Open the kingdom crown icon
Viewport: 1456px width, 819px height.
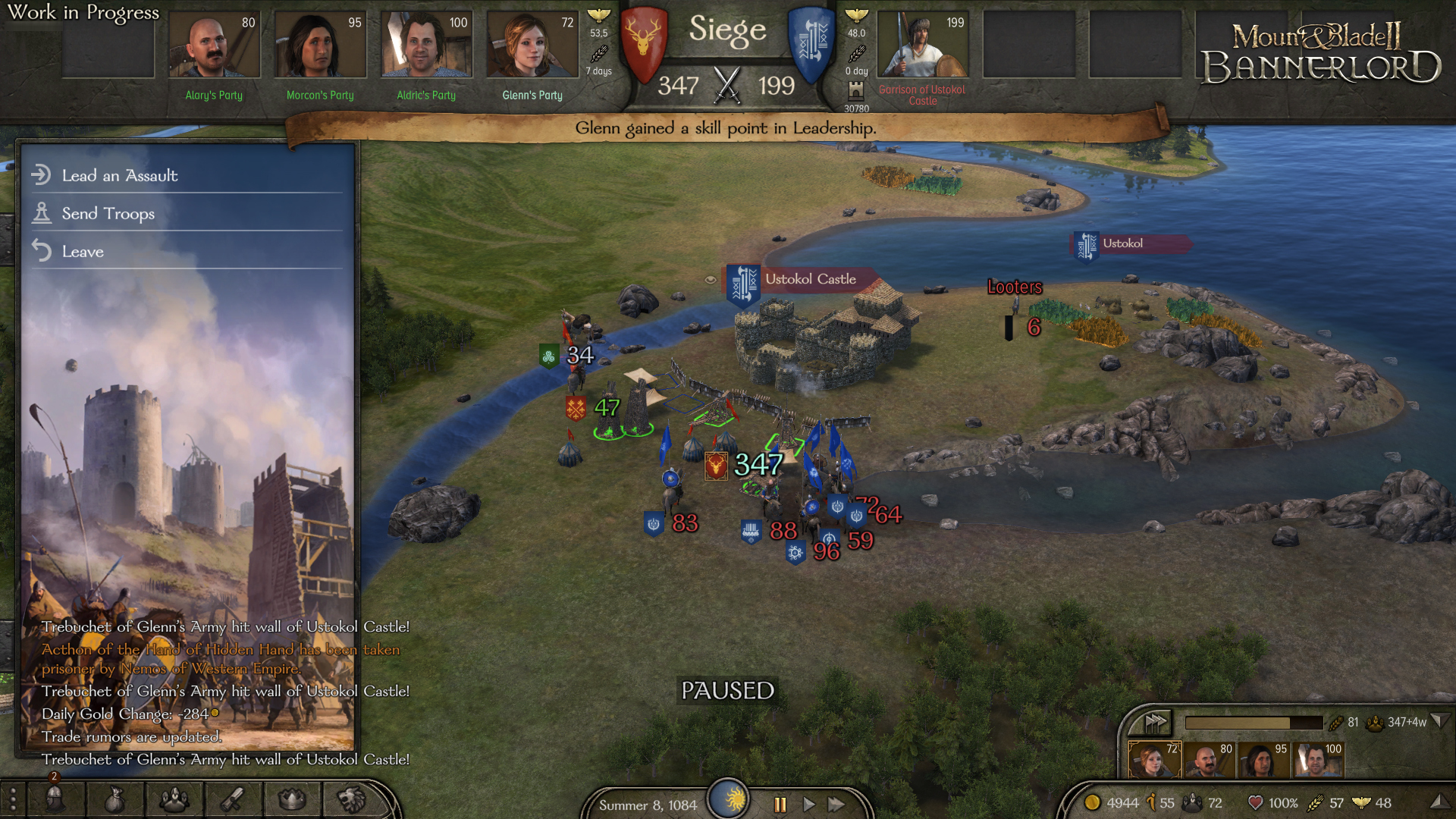click(x=292, y=799)
